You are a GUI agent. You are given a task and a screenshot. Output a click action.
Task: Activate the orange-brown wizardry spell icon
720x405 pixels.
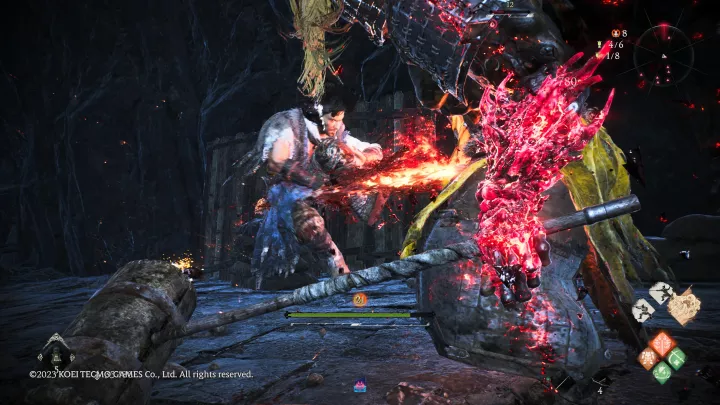tap(648, 358)
